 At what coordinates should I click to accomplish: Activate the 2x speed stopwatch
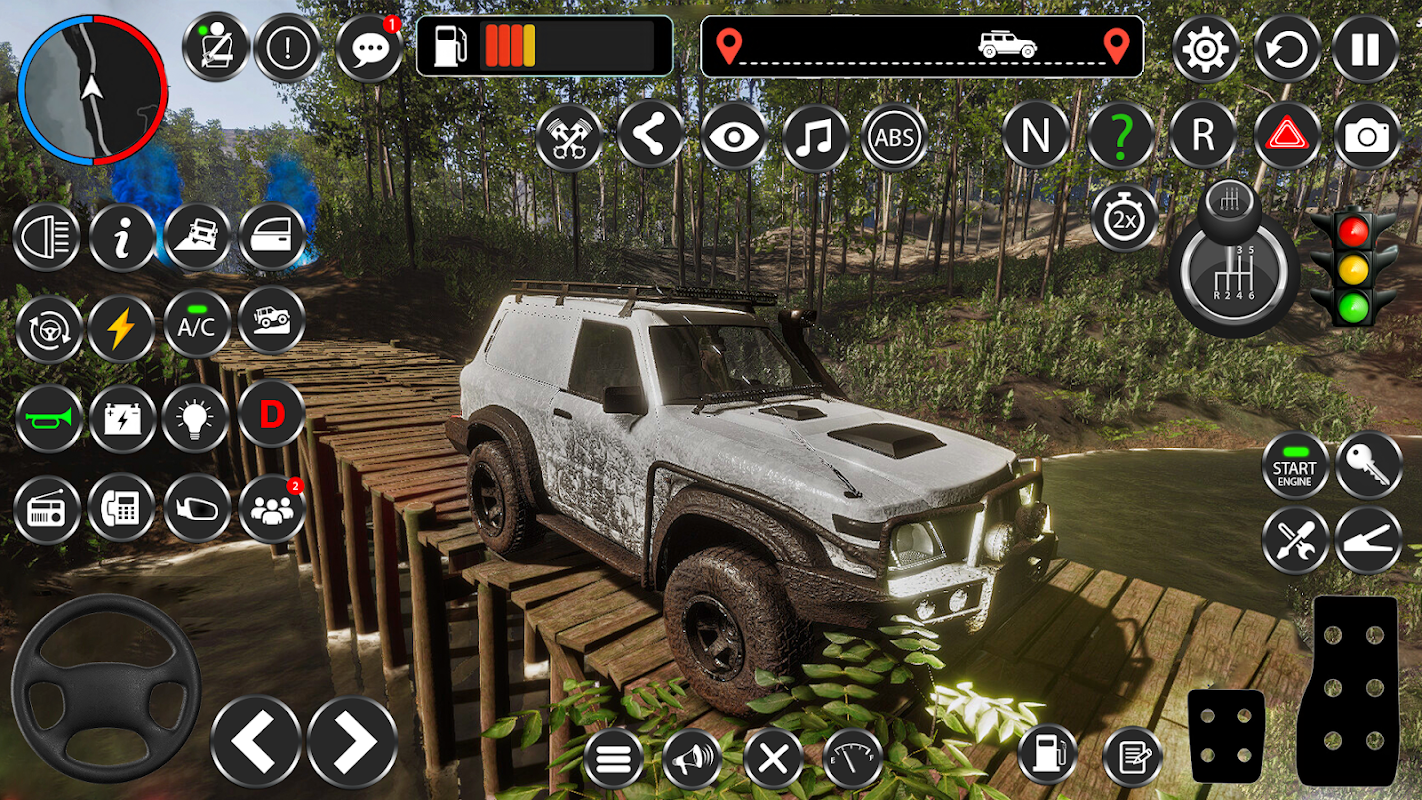1124,217
